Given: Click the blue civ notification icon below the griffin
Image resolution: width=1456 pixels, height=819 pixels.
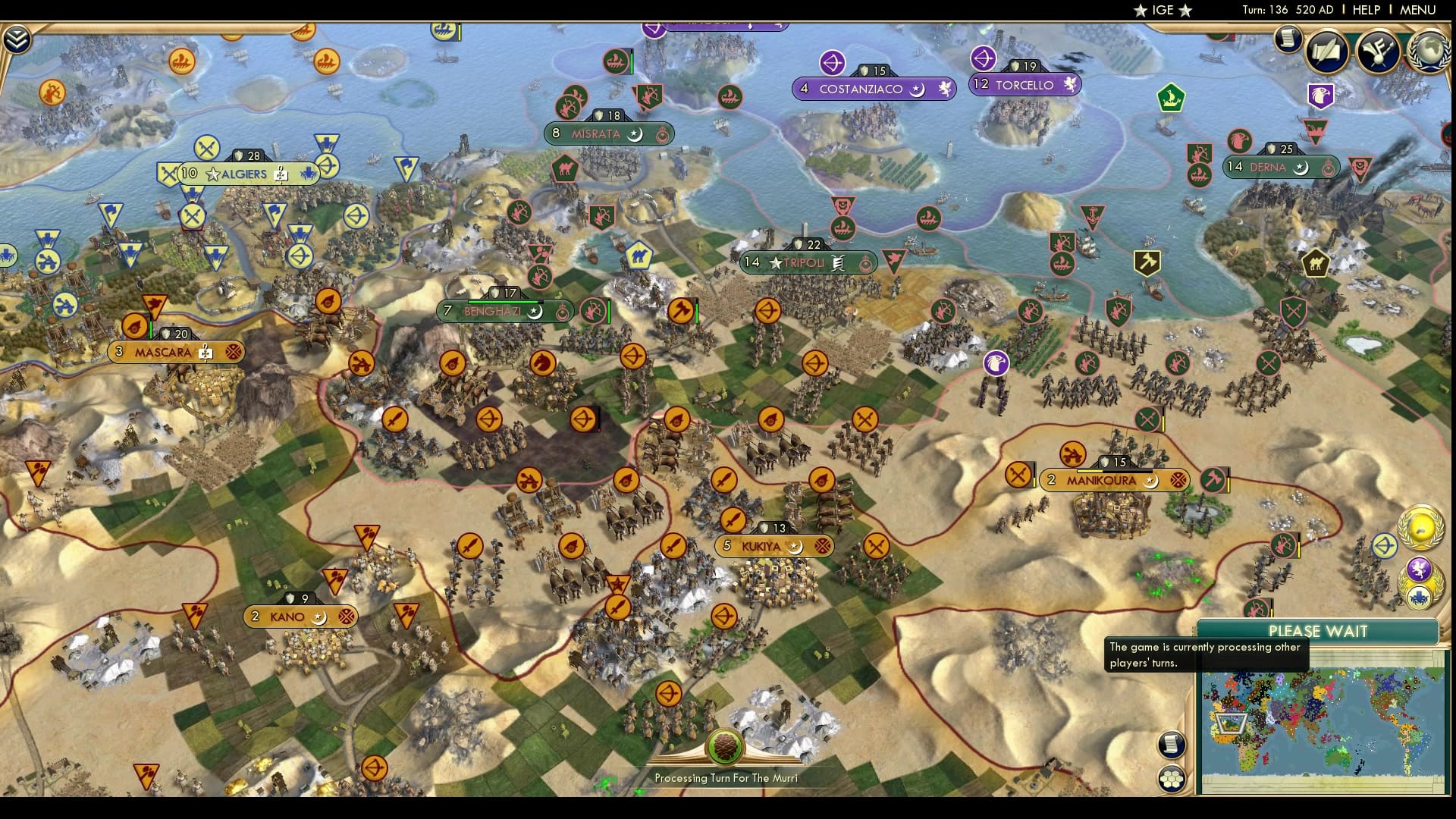Looking at the screenshot, I should click(x=1418, y=600).
